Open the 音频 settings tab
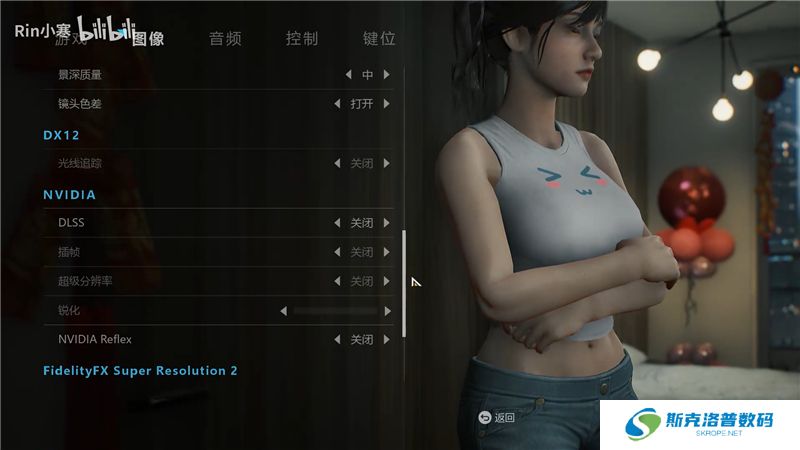This screenshot has width=800, height=450. point(225,39)
